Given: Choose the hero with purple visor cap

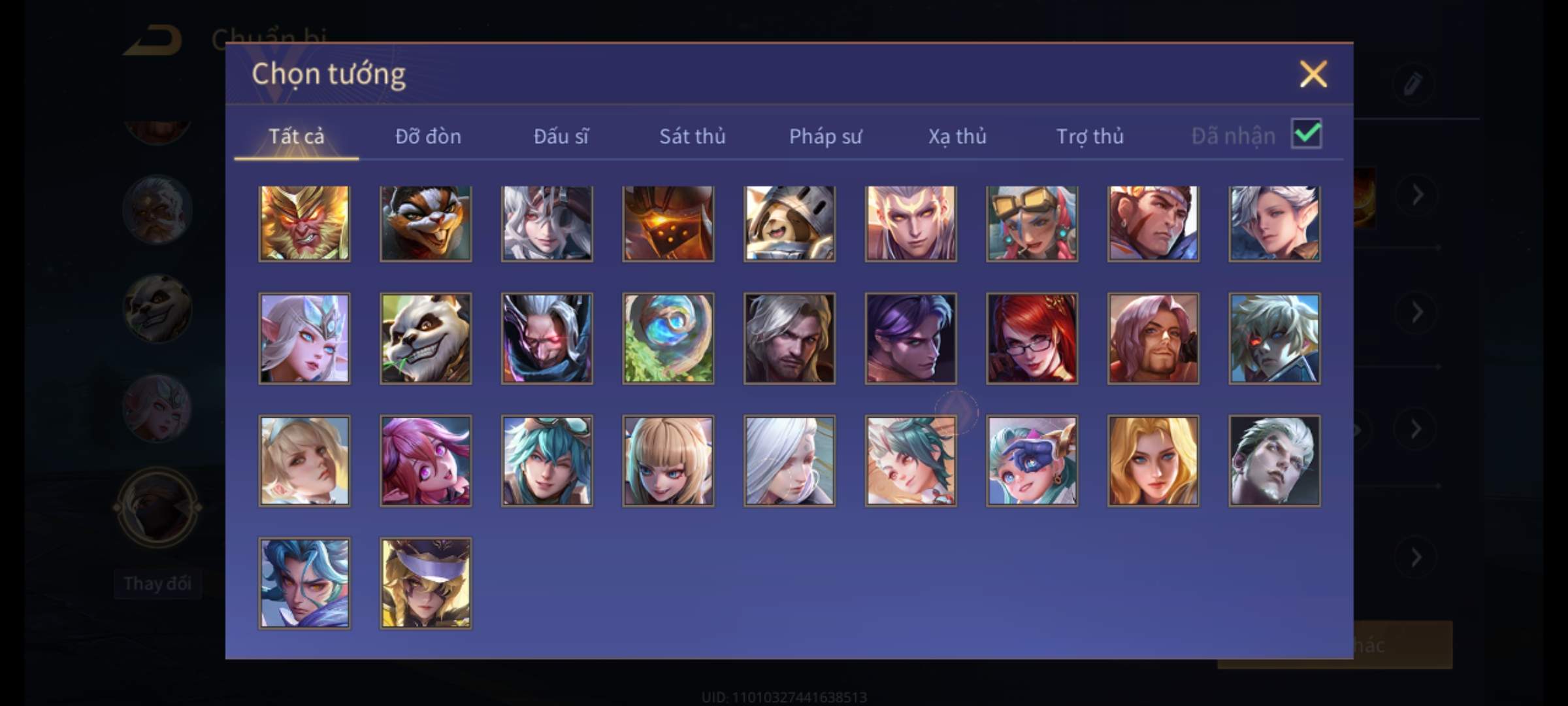Looking at the screenshot, I should point(425,583).
